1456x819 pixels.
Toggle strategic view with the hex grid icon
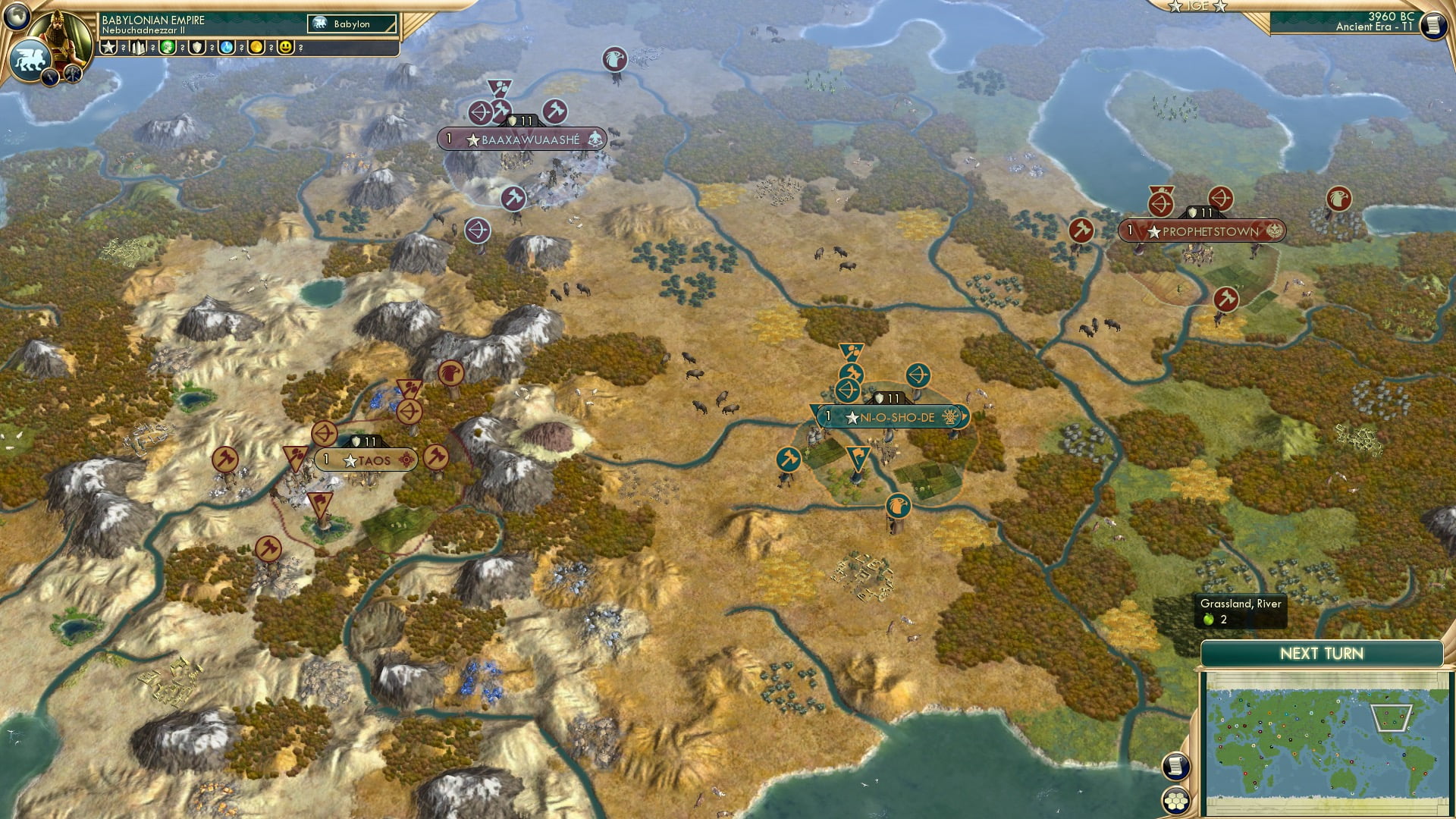click(1175, 802)
